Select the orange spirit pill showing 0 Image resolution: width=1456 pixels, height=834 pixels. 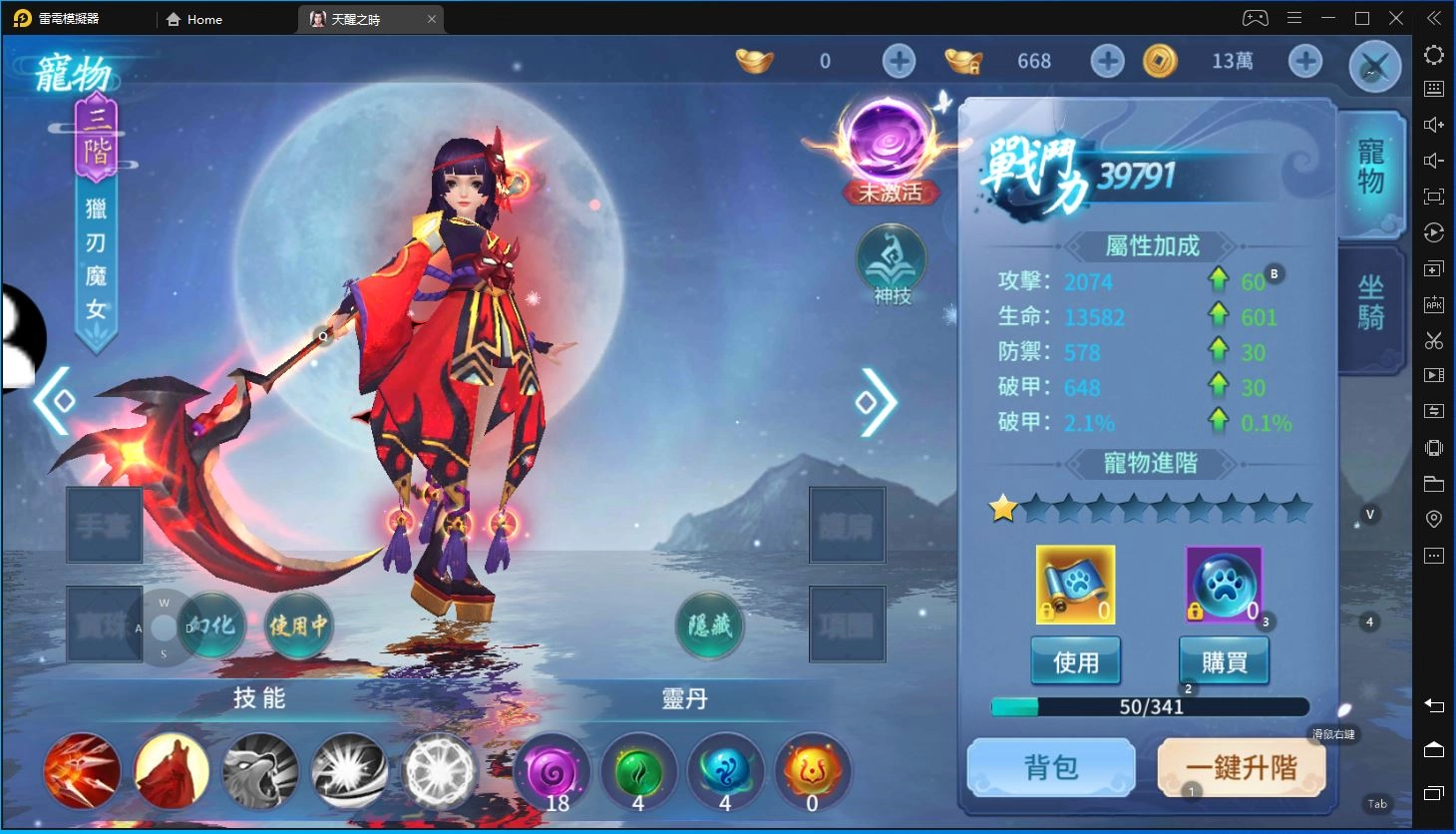pyautogui.click(x=812, y=771)
